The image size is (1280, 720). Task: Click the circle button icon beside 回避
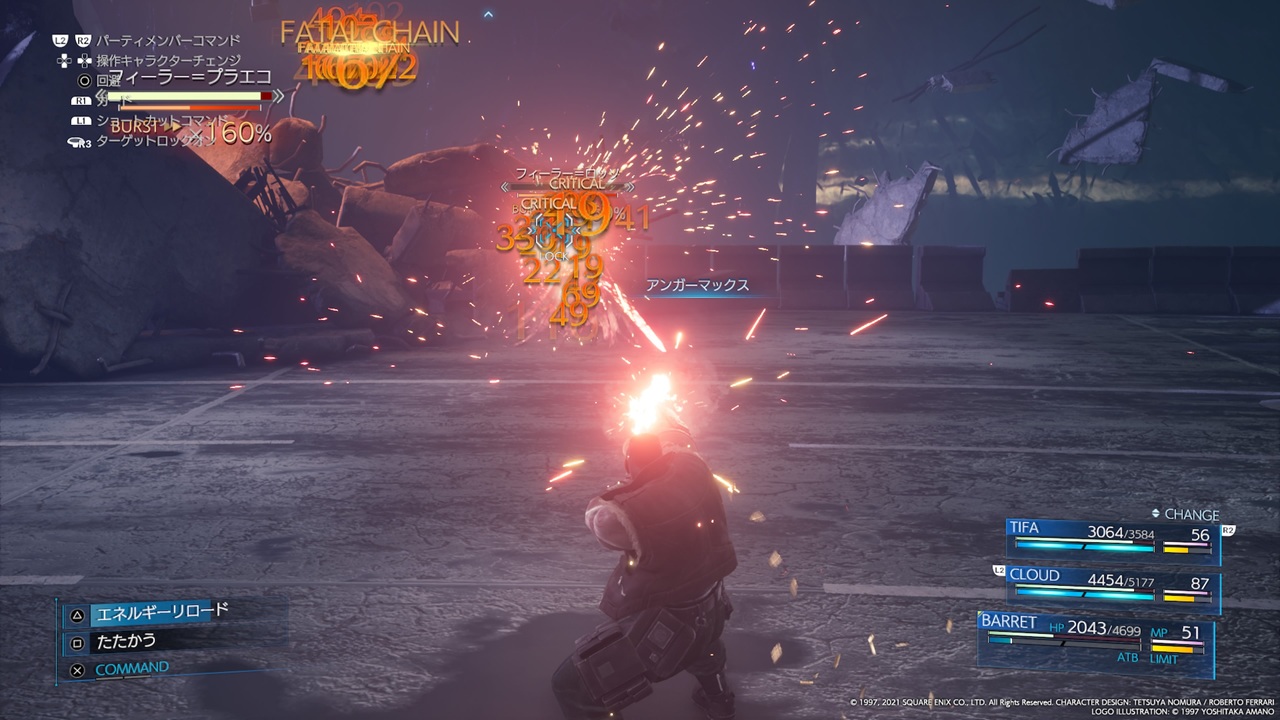coord(84,79)
